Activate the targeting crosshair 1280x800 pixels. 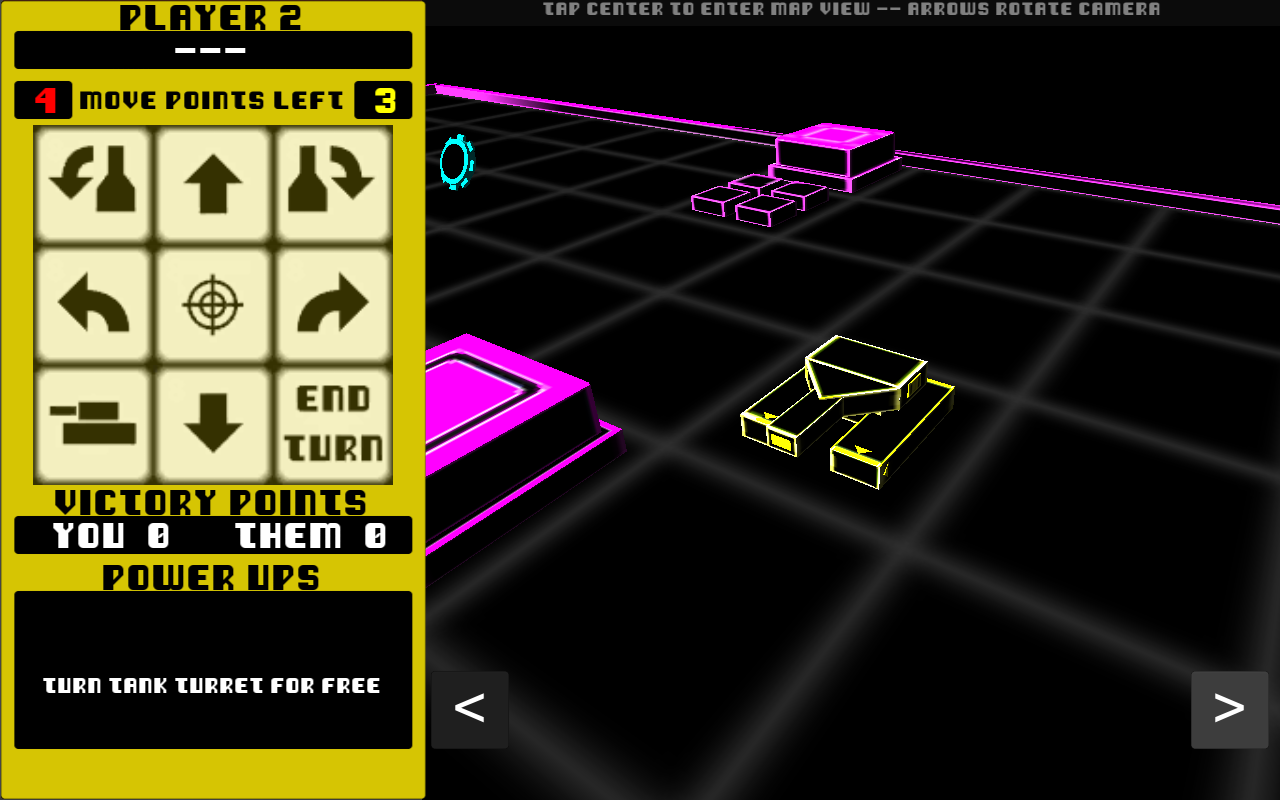[213, 305]
